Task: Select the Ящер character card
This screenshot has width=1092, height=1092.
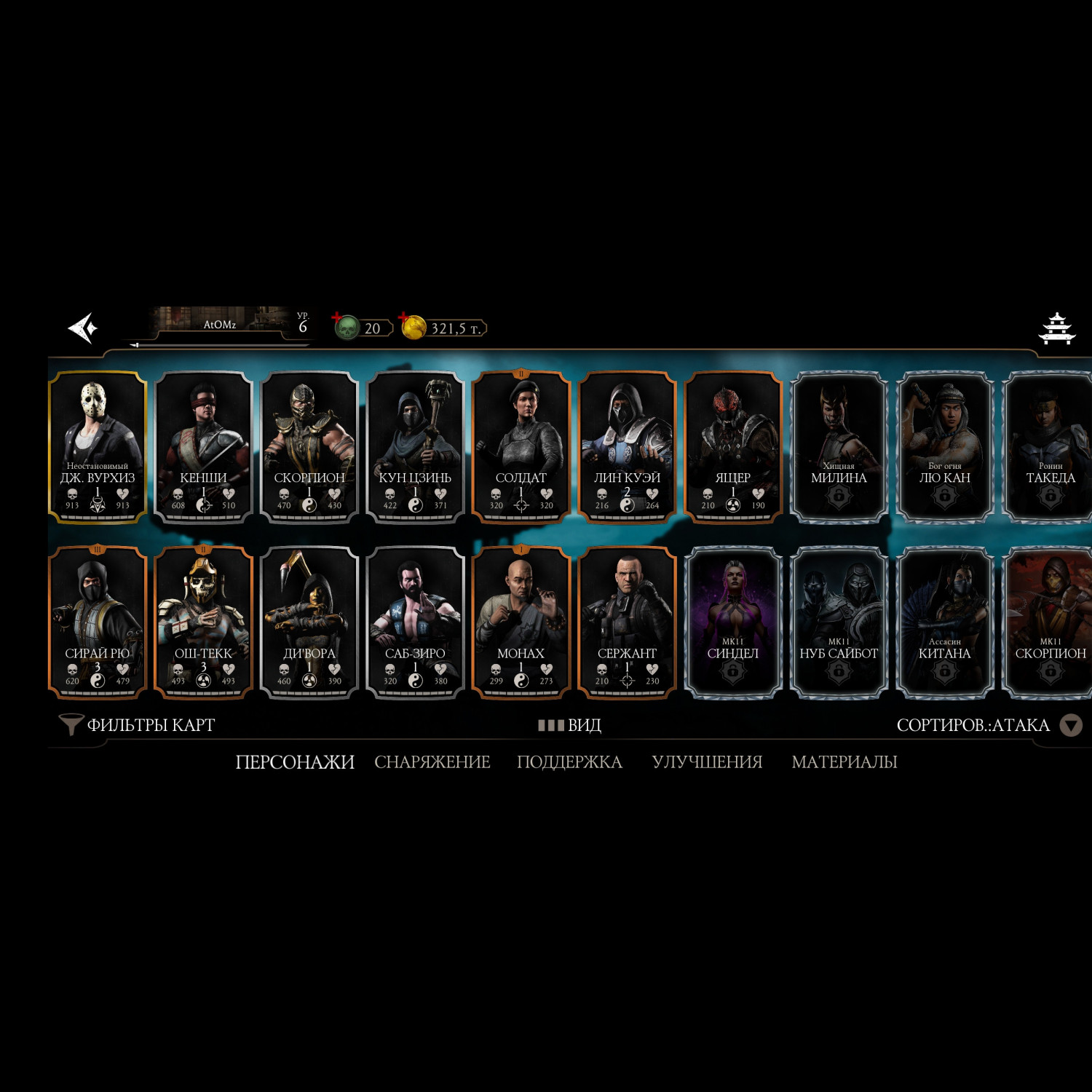Action: click(733, 447)
